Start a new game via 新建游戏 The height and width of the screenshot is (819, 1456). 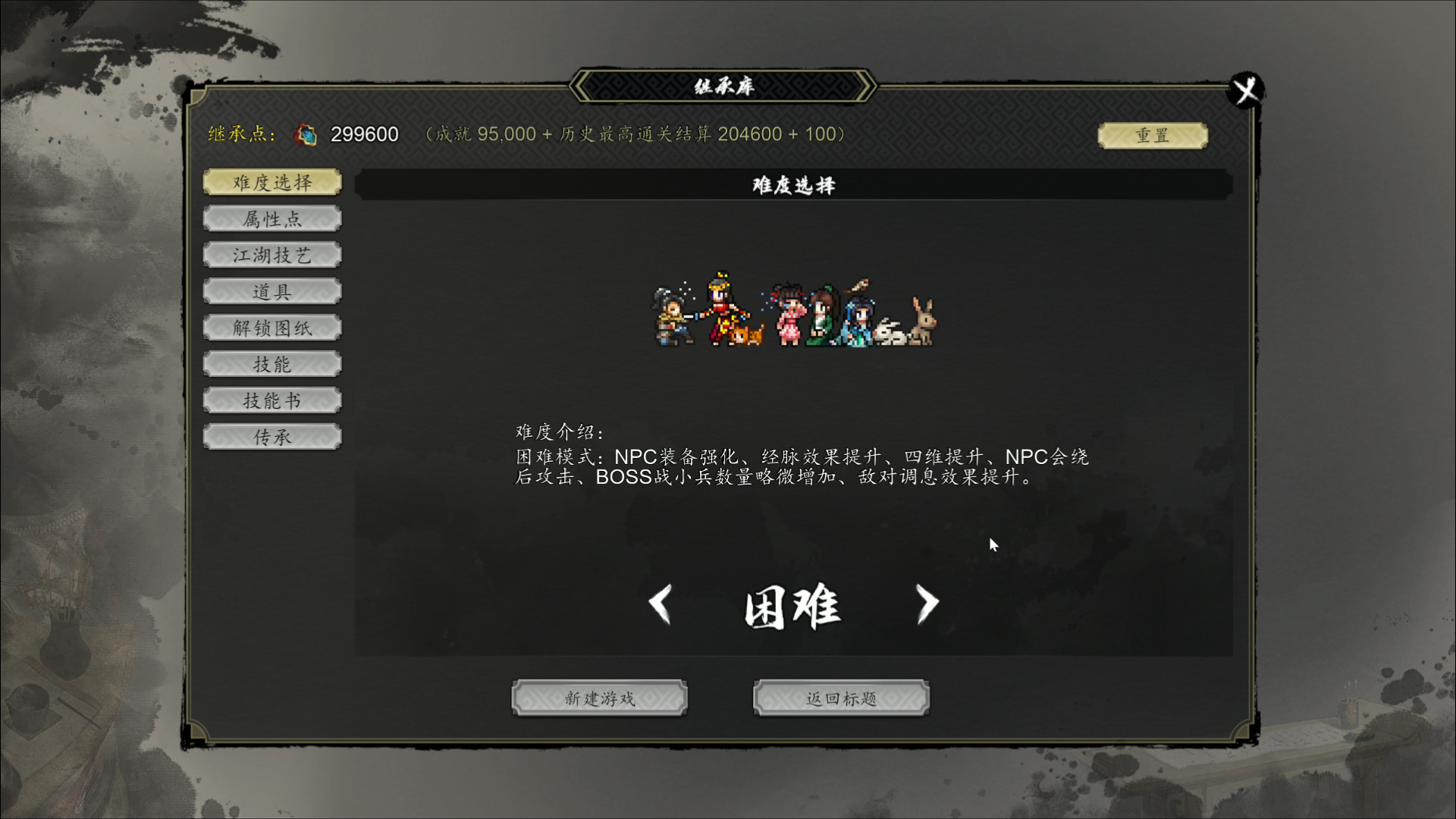599,697
